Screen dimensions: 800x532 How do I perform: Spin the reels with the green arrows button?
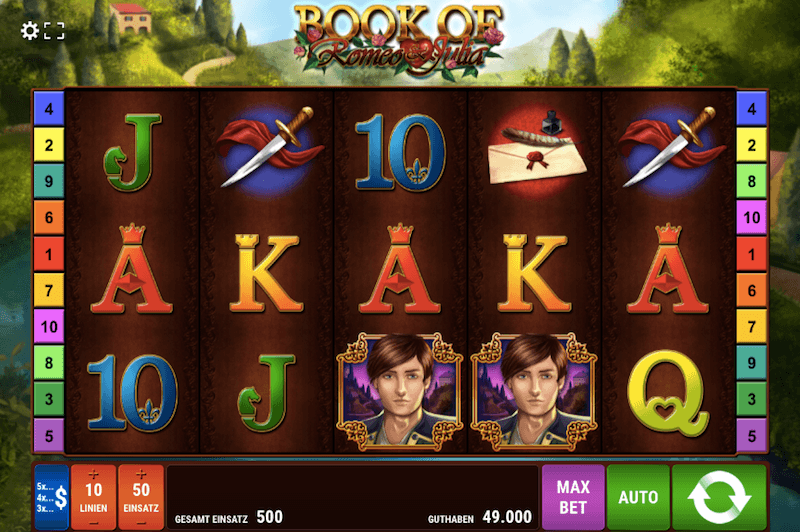coord(718,496)
